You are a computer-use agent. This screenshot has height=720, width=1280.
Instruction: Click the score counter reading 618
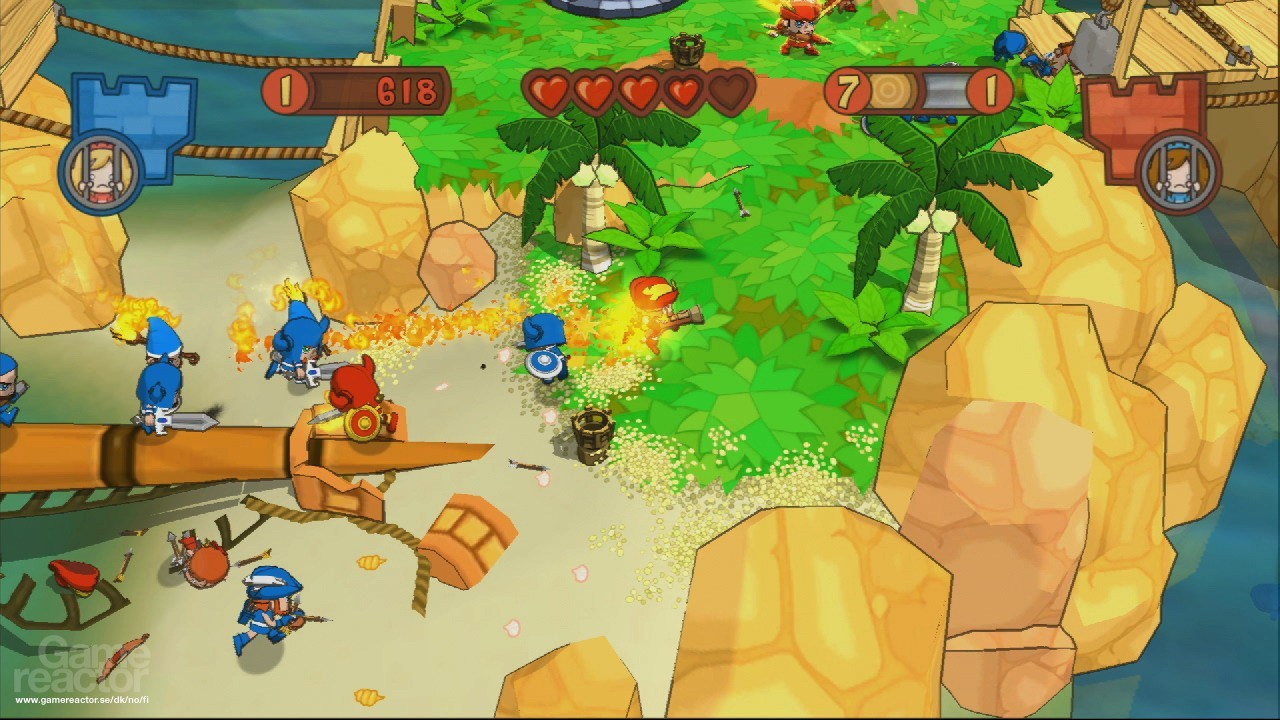[405, 92]
